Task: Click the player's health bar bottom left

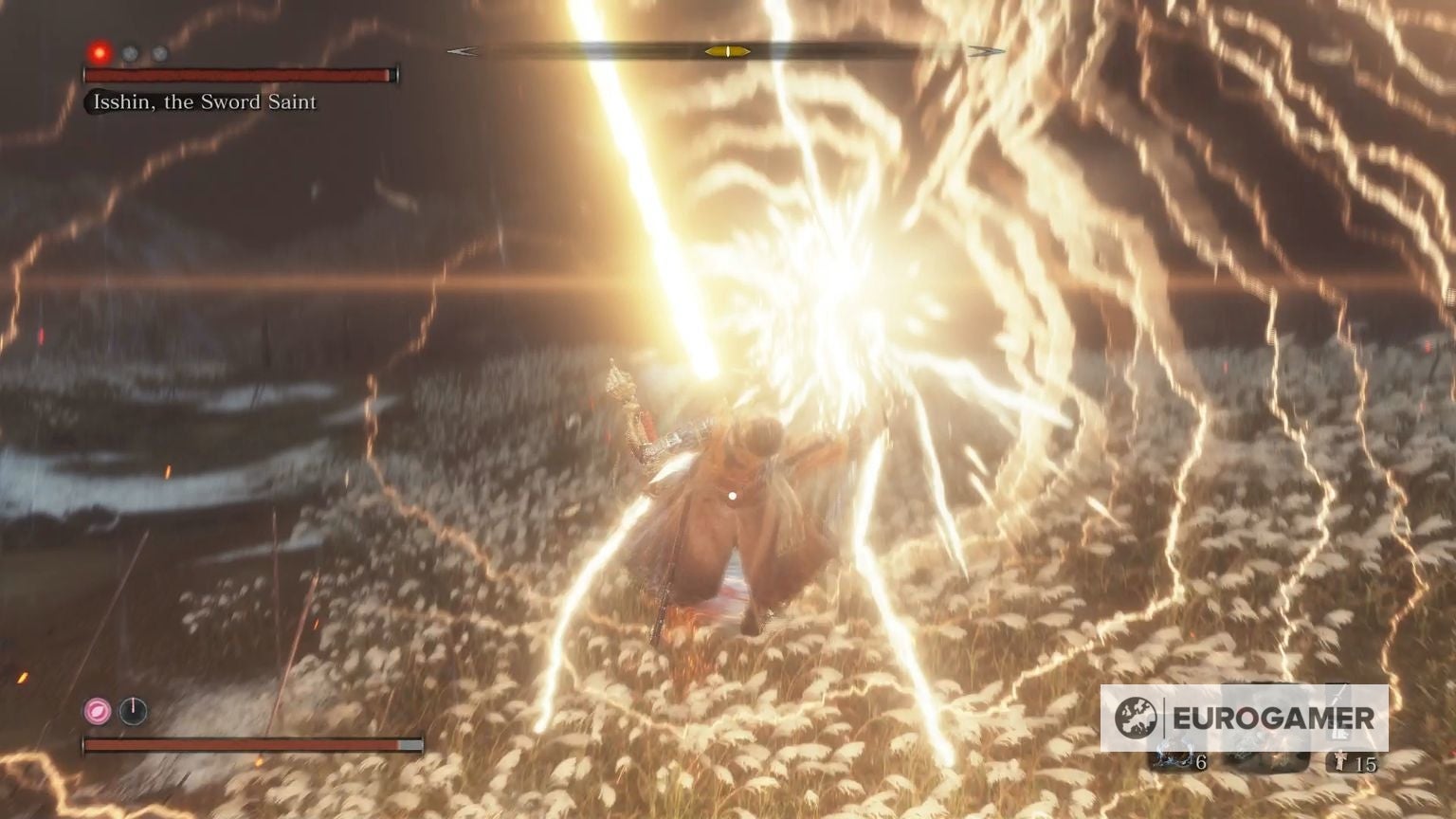Action: point(246,744)
